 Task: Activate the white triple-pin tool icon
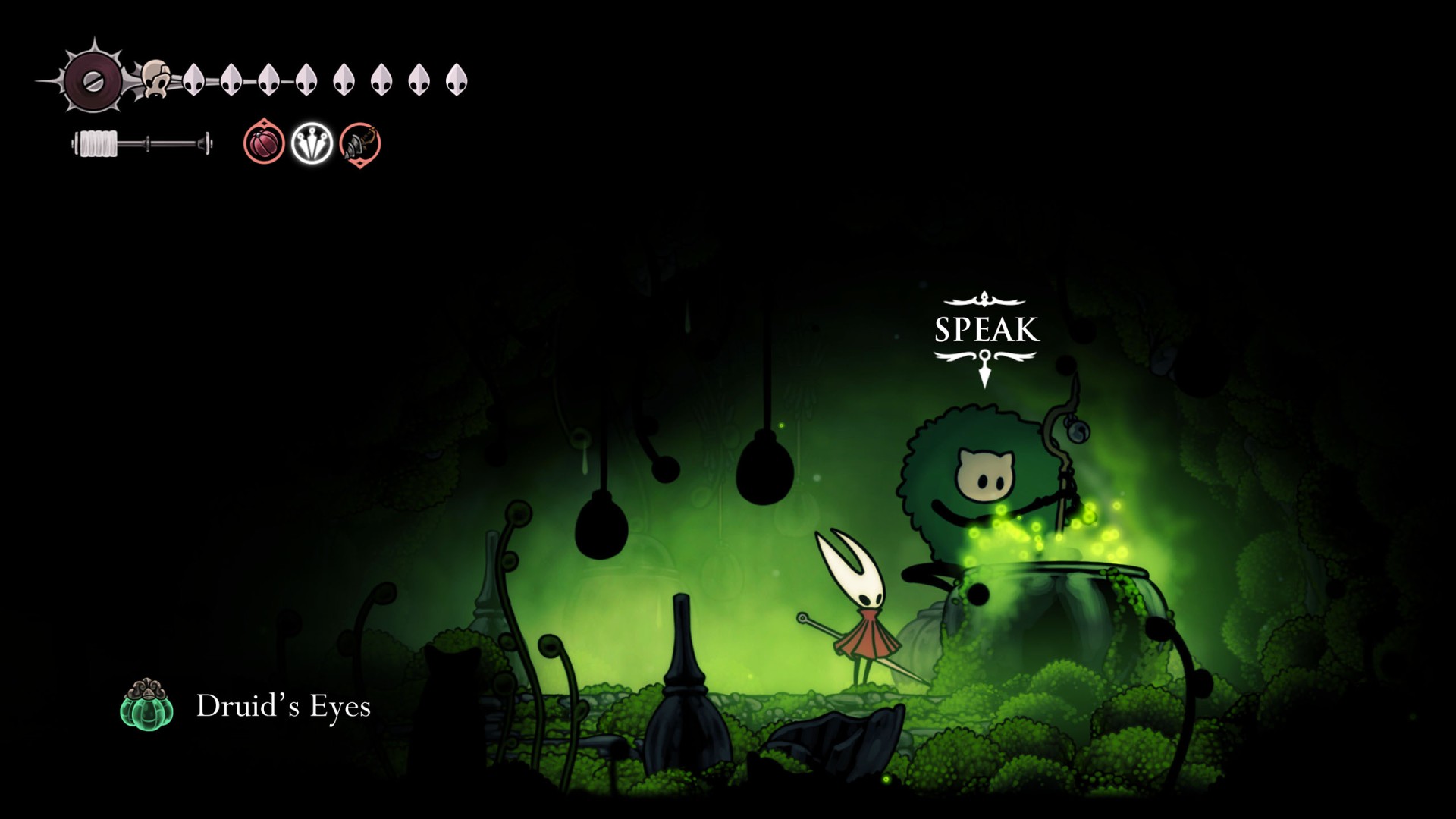312,143
